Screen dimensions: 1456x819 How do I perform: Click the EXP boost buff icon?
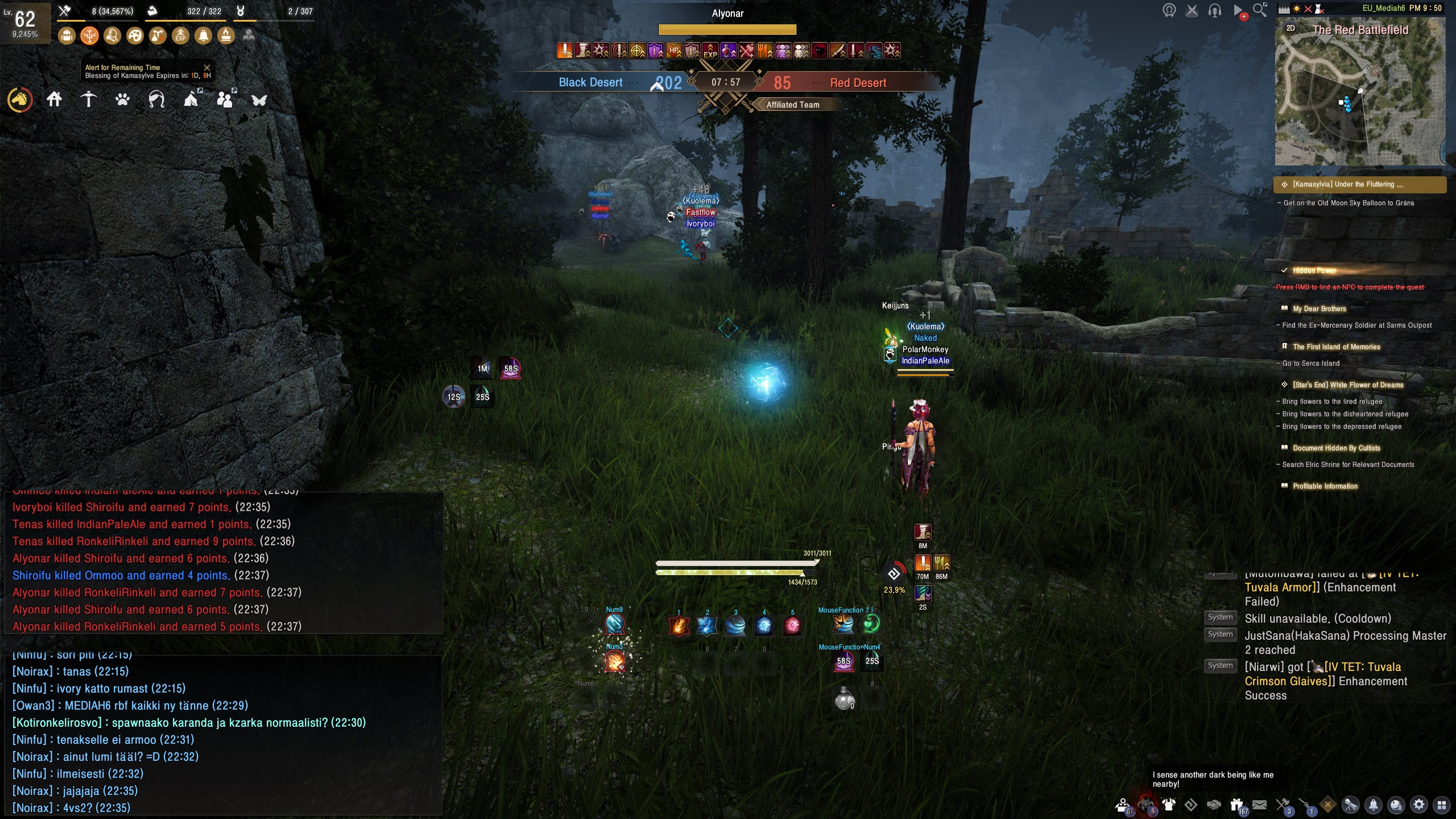point(180,36)
